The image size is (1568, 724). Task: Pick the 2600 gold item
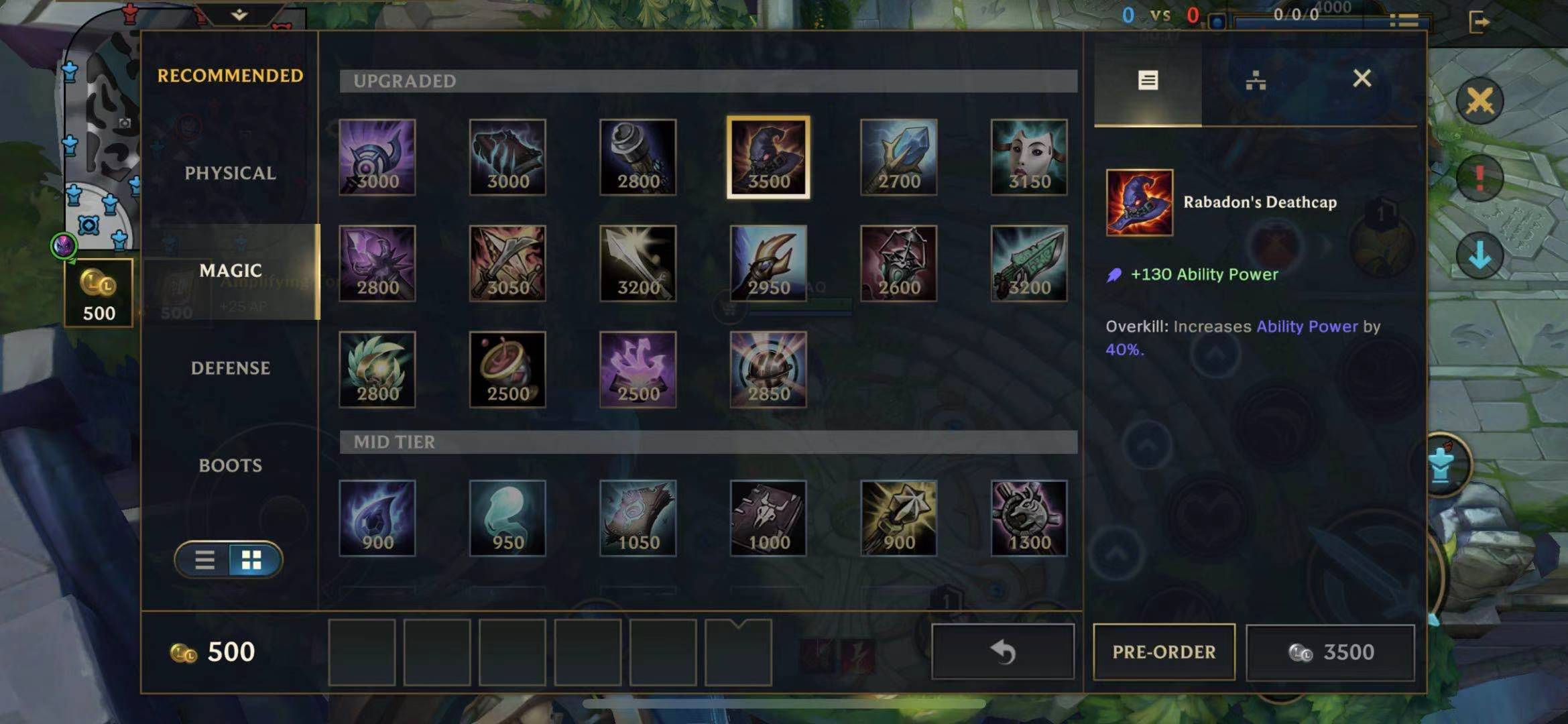(x=898, y=263)
